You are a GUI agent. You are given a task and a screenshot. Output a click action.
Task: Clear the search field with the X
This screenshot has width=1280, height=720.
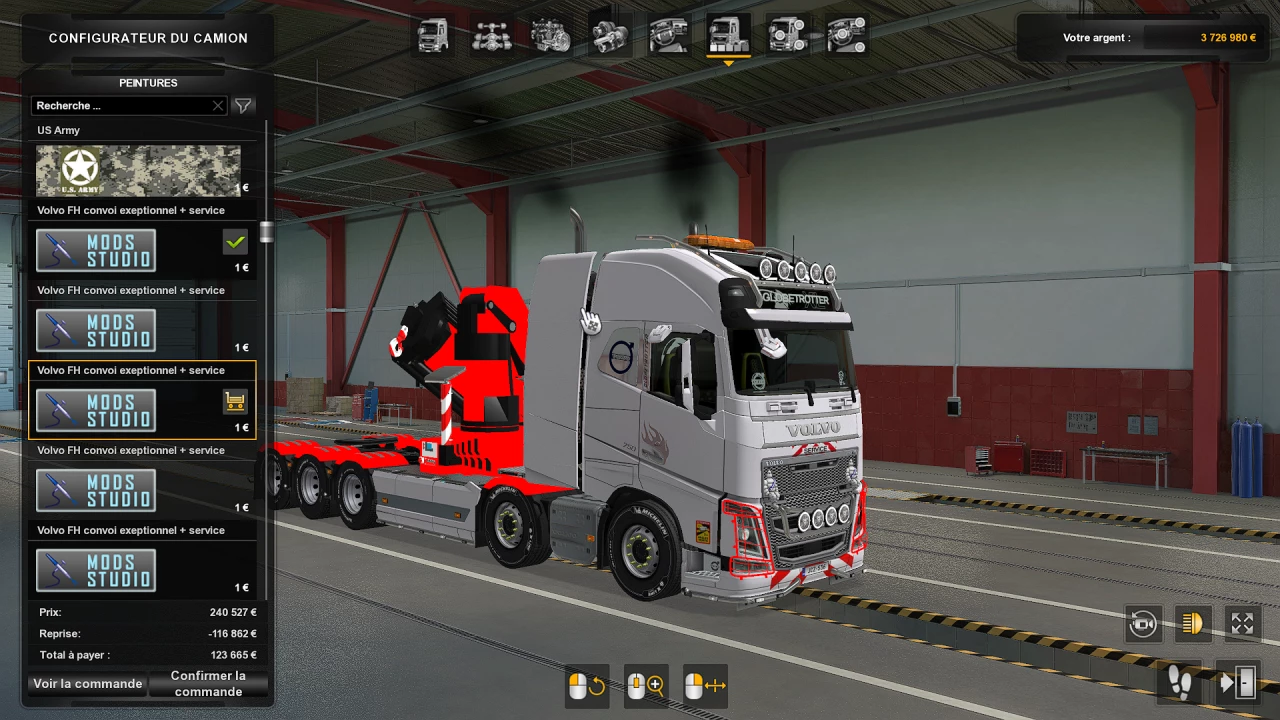coord(217,105)
